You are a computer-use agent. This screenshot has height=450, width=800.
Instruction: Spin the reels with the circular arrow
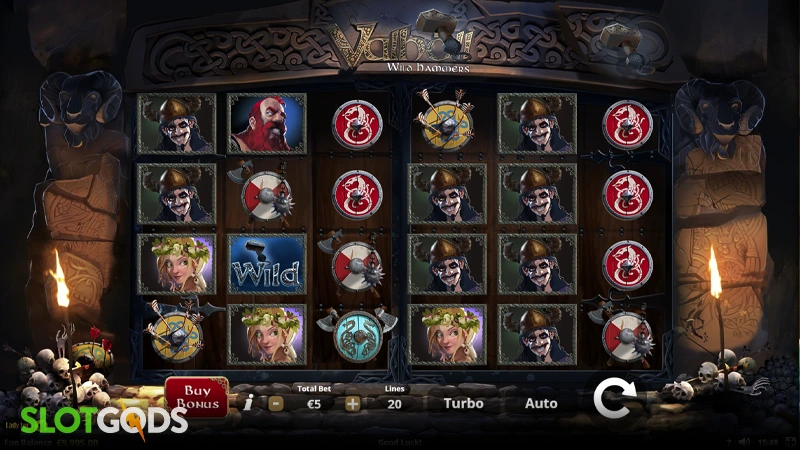pos(611,398)
